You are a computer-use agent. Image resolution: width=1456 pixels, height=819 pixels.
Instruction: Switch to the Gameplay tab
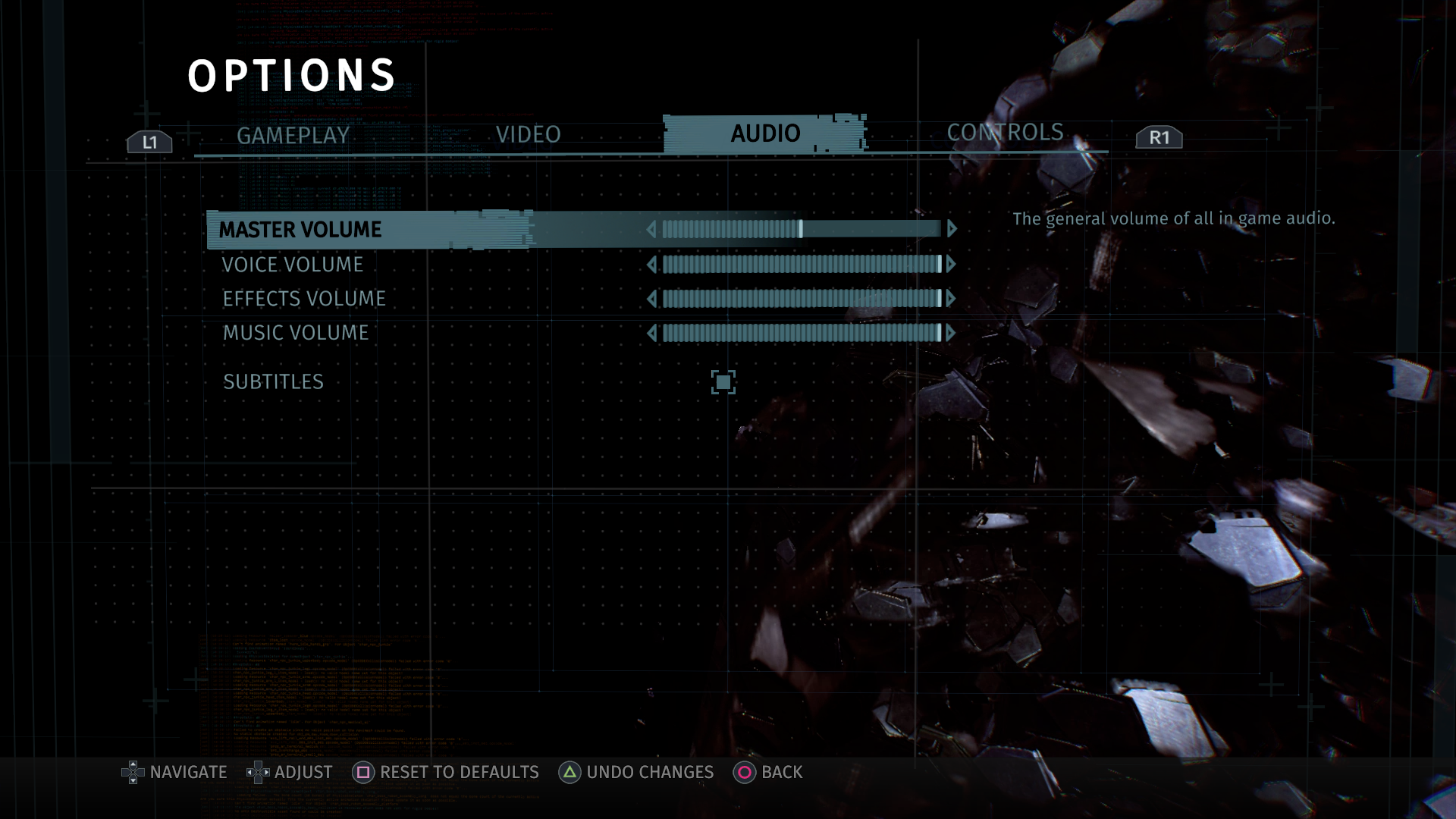(x=293, y=136)
